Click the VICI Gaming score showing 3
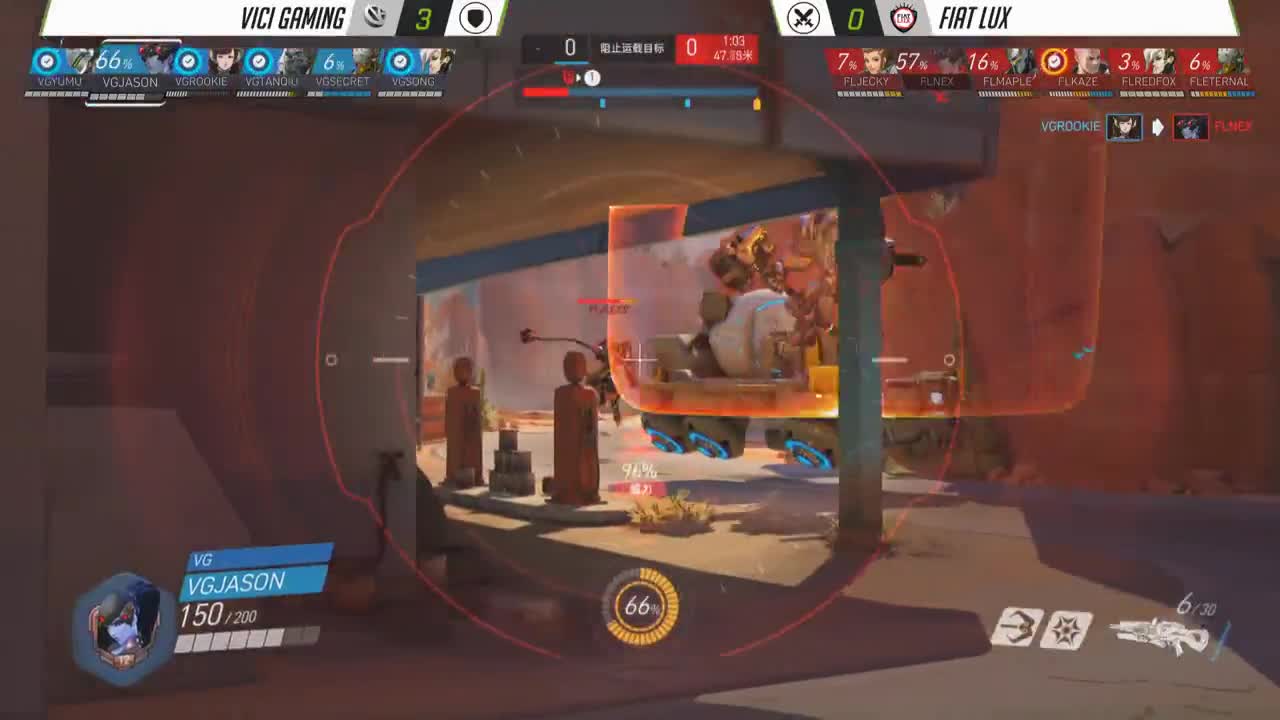The width and height of the screenshot is (1280, 720). click(x=425, y=17)
